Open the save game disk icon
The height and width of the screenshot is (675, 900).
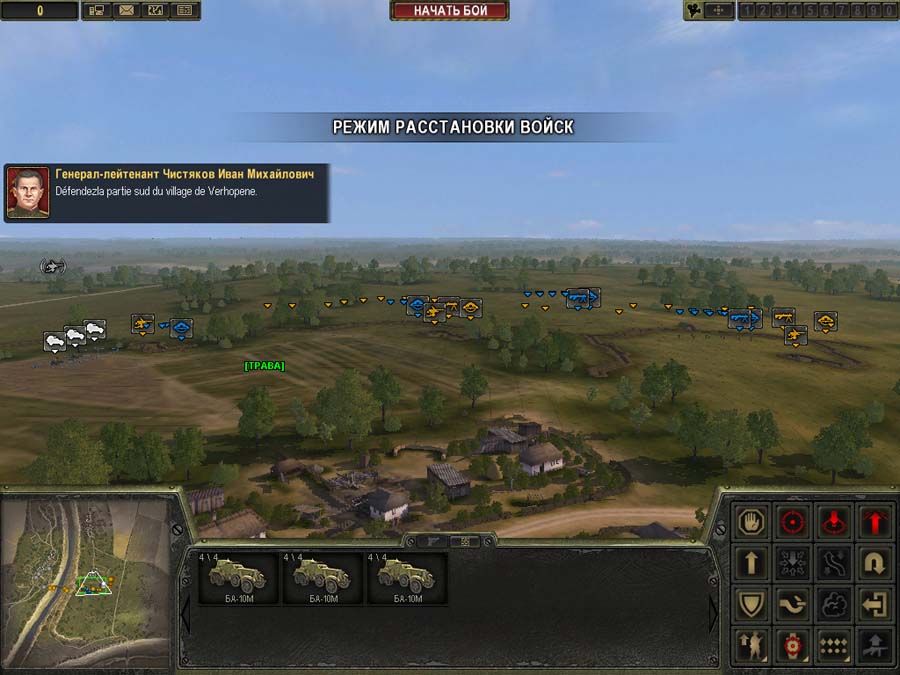click(97, 11)
